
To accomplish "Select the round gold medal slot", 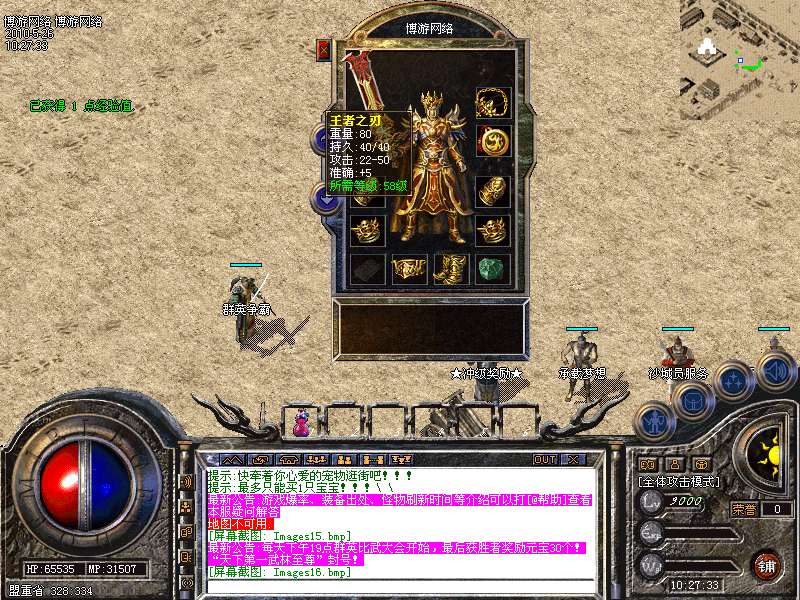I will point(492,143).
